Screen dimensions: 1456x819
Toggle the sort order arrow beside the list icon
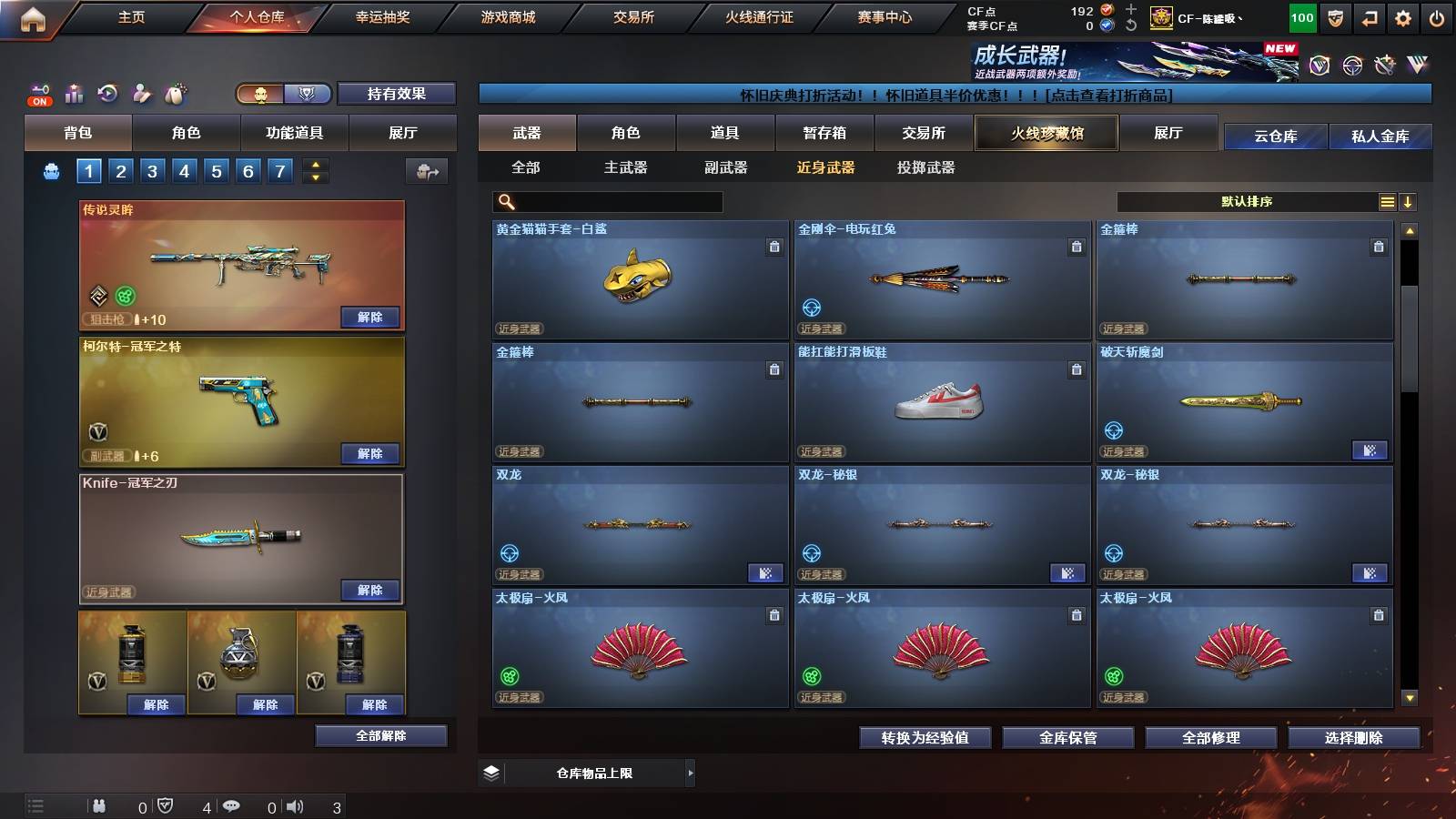tap(1409, 201)
